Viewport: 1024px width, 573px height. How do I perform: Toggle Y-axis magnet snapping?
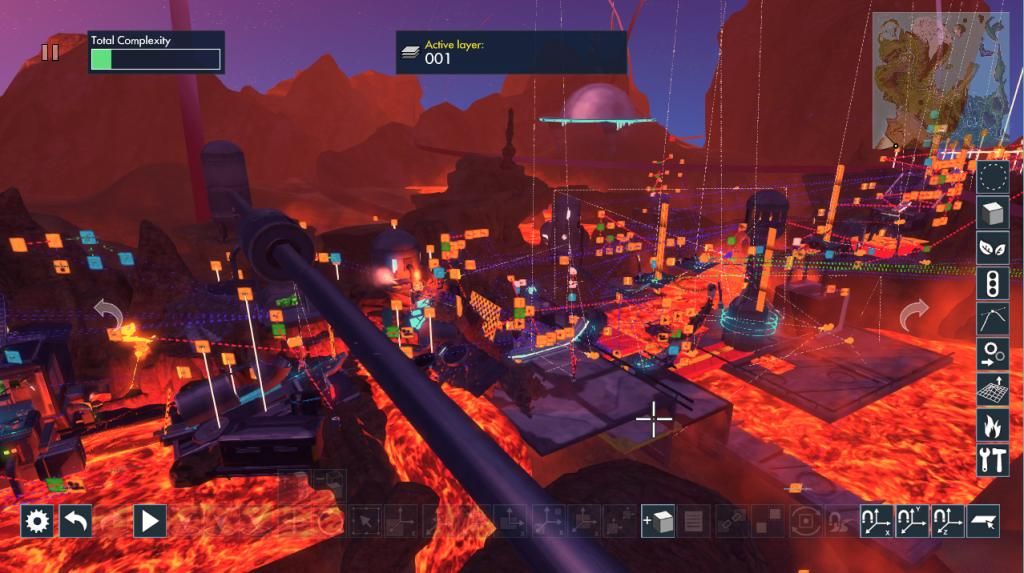tap(912, 521)
